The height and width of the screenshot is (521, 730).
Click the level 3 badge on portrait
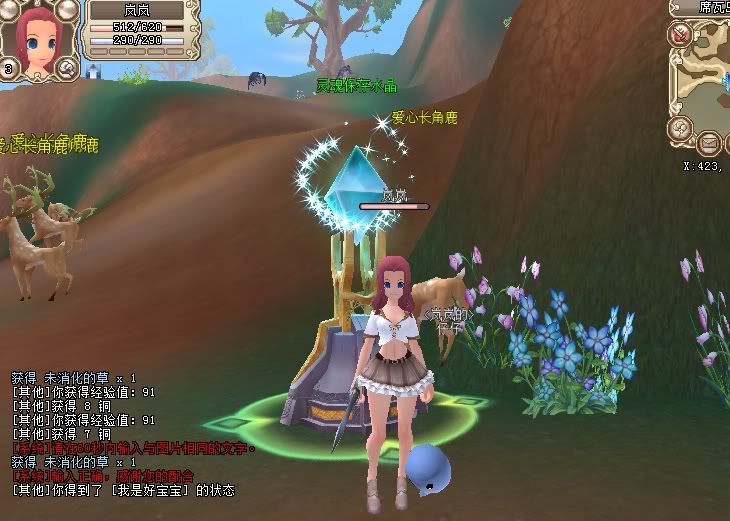pyautogui.click(x=9, y=69)
